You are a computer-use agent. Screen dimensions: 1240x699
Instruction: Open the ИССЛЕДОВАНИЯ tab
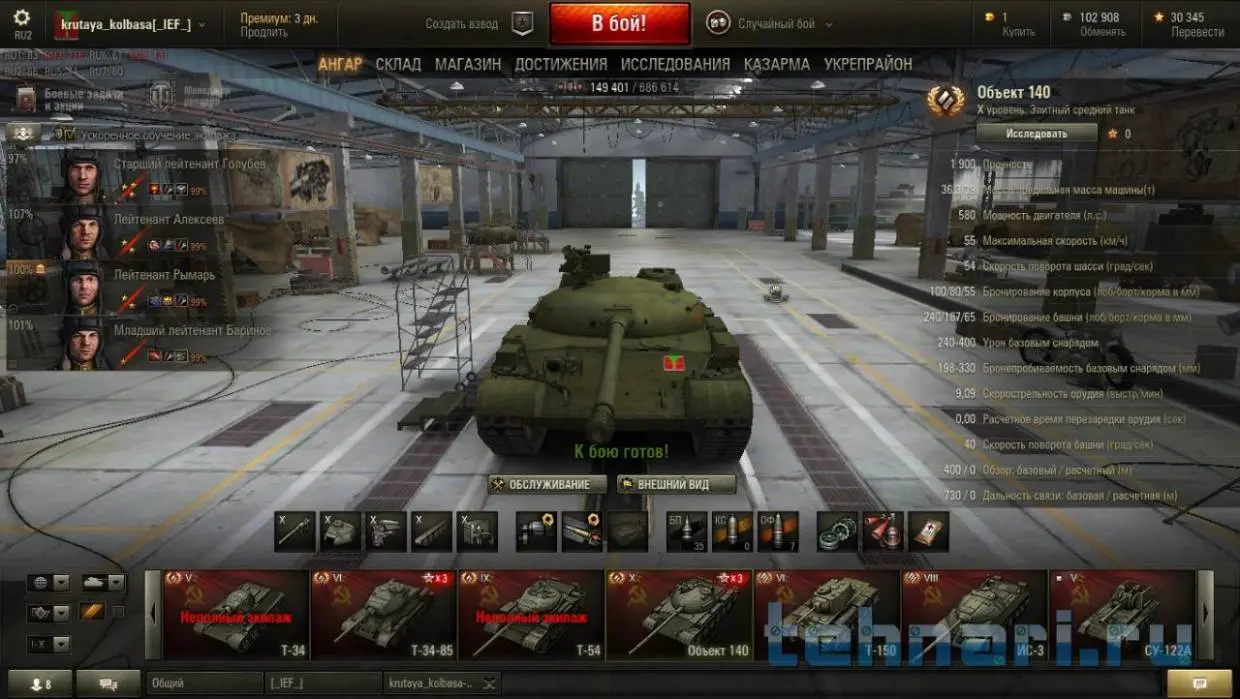pyautogui.click(x=675, y=64)
